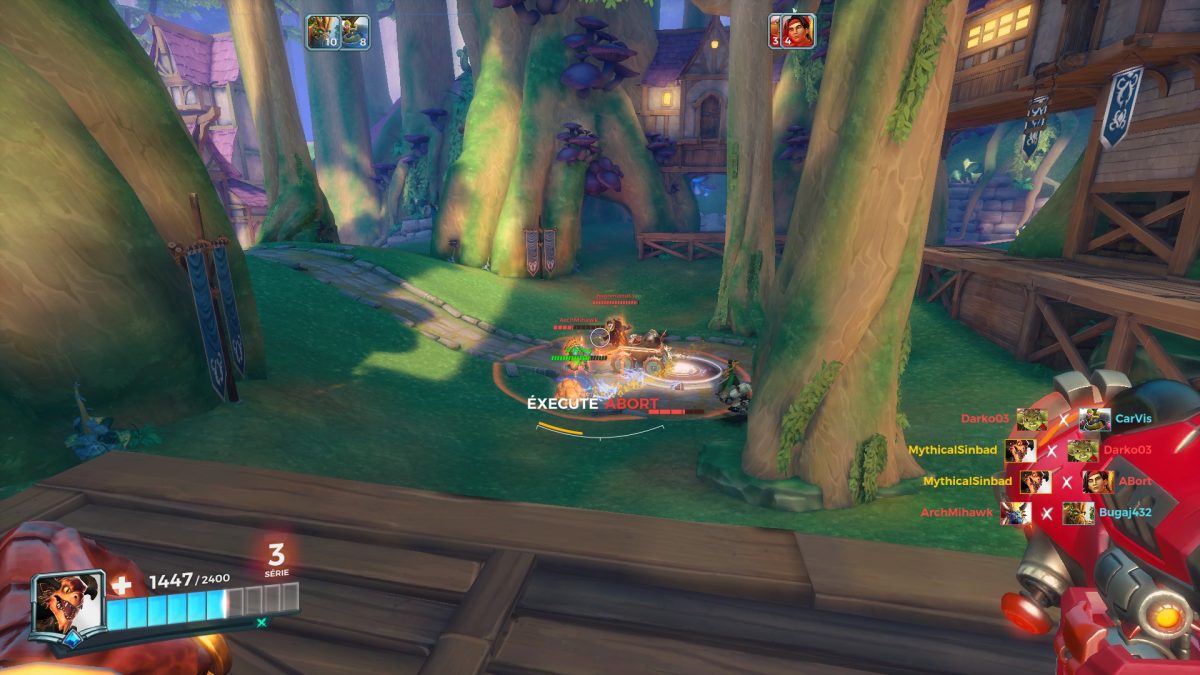Select the blue team champion icon showing 10
Image resolution: width=1200 pixels, height=675 pixels.
coord(322,31)
